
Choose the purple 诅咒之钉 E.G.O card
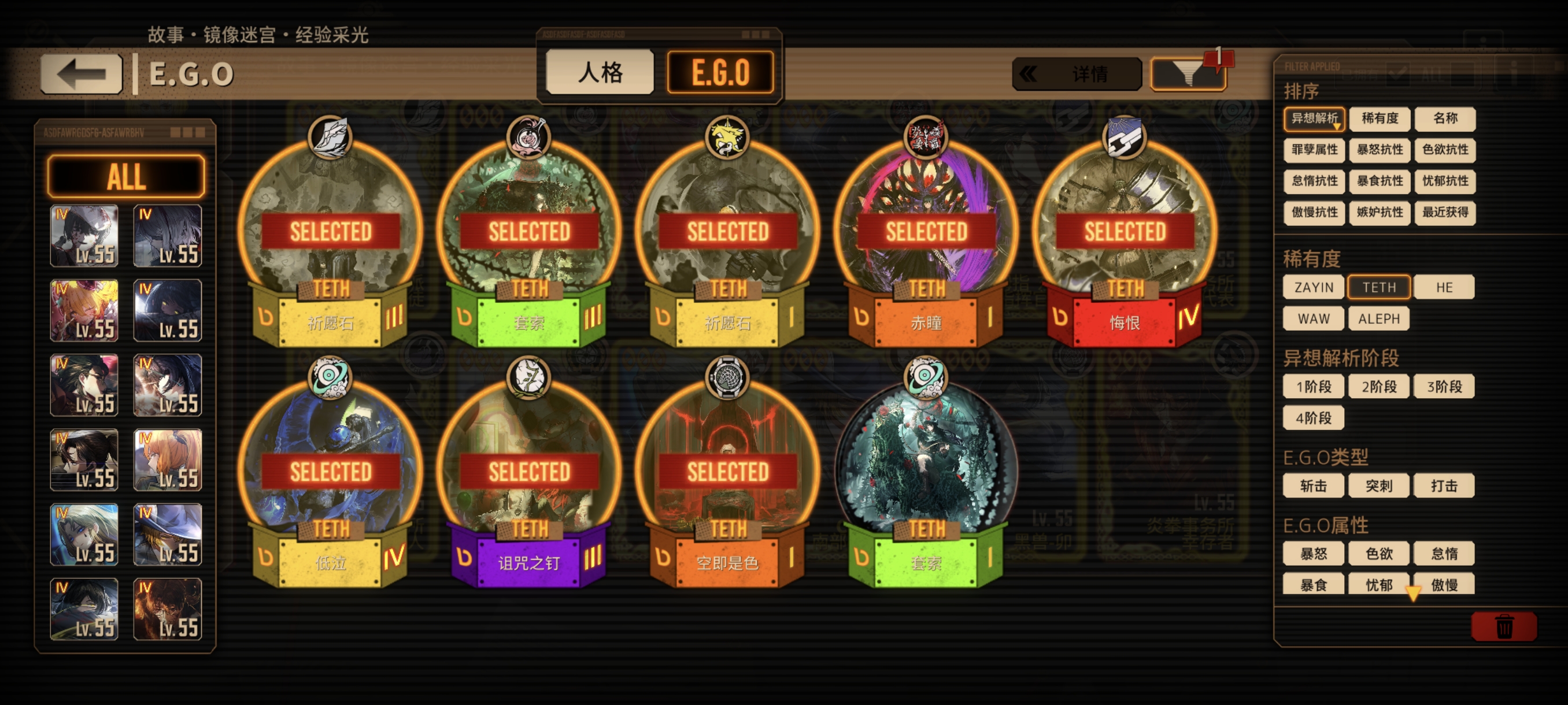click(528, 474)
